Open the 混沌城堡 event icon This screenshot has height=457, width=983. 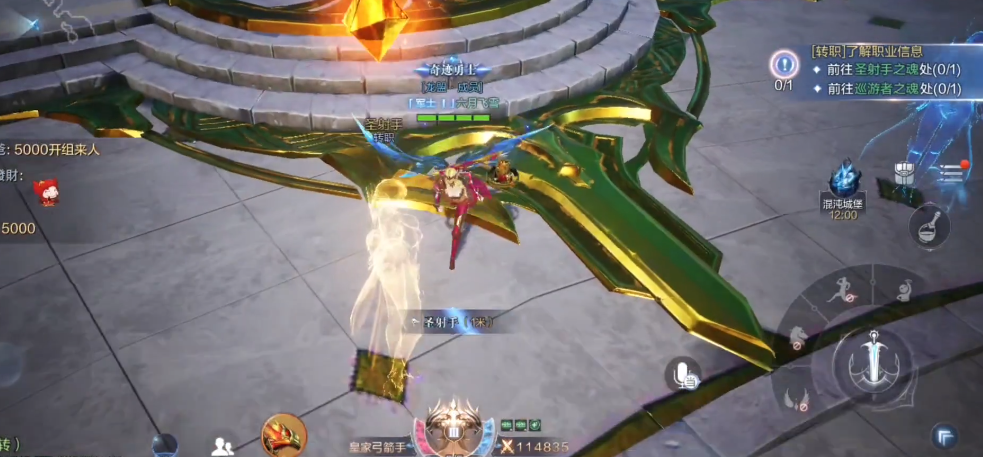844,186
